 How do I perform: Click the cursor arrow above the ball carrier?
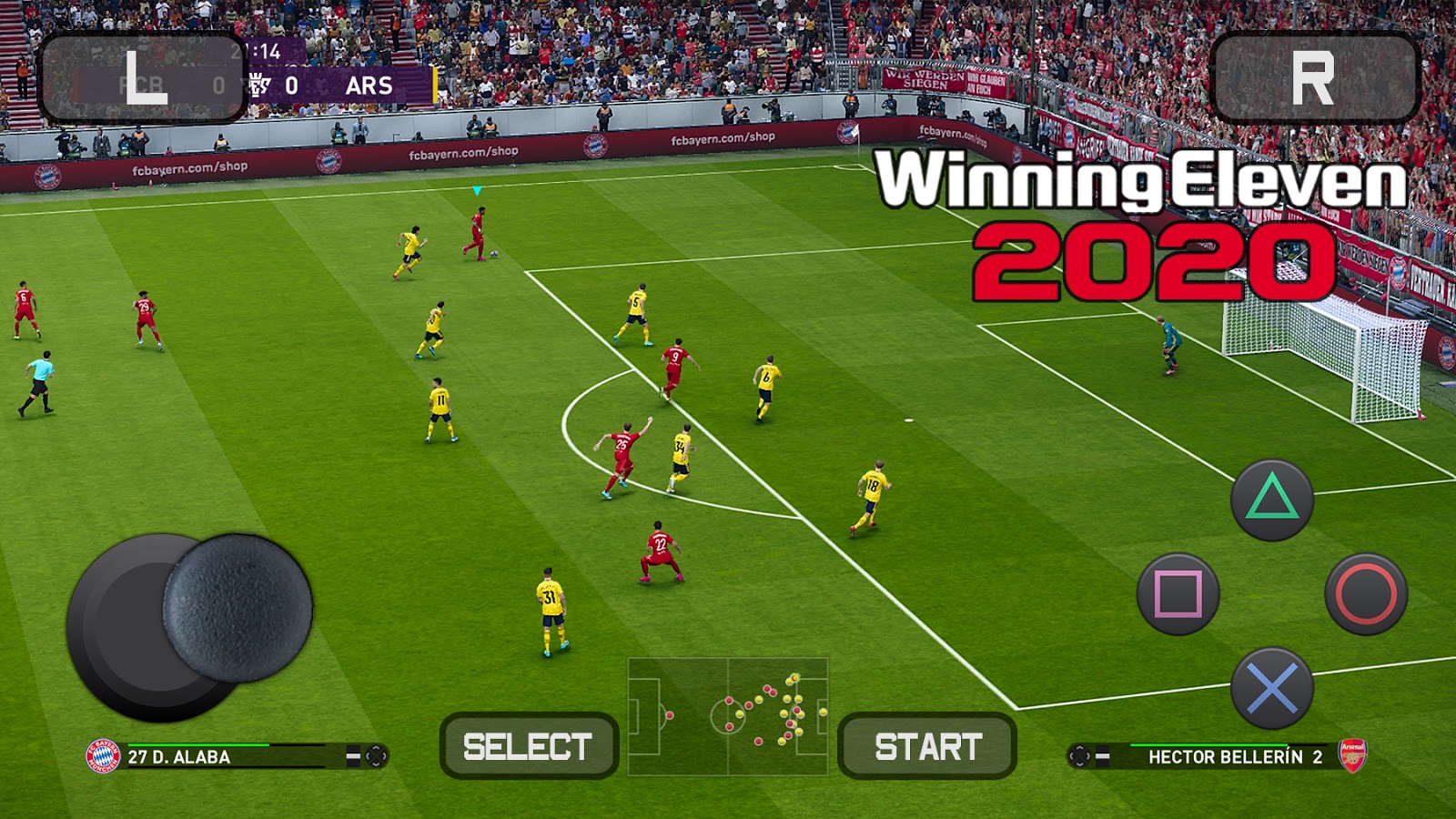coord(475,191)
